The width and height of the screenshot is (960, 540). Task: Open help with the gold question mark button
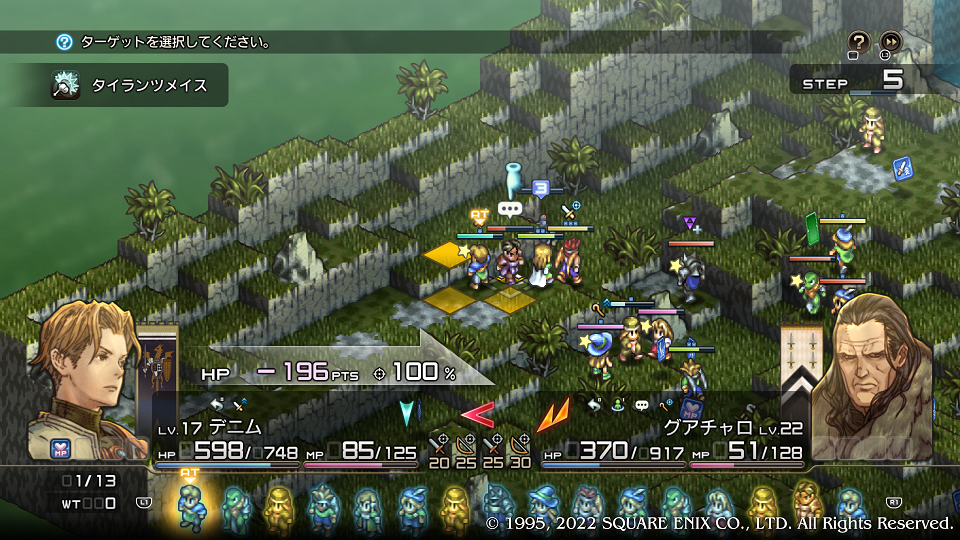[859, 42]
